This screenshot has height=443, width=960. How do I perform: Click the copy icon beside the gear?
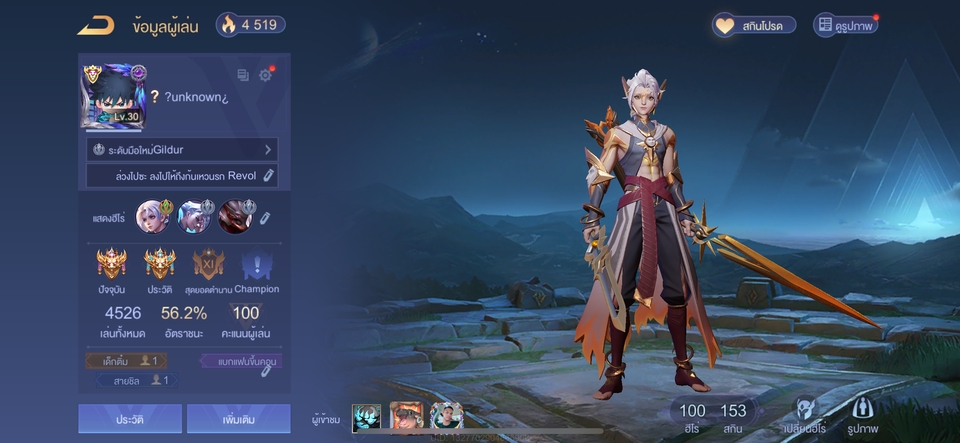243,75
